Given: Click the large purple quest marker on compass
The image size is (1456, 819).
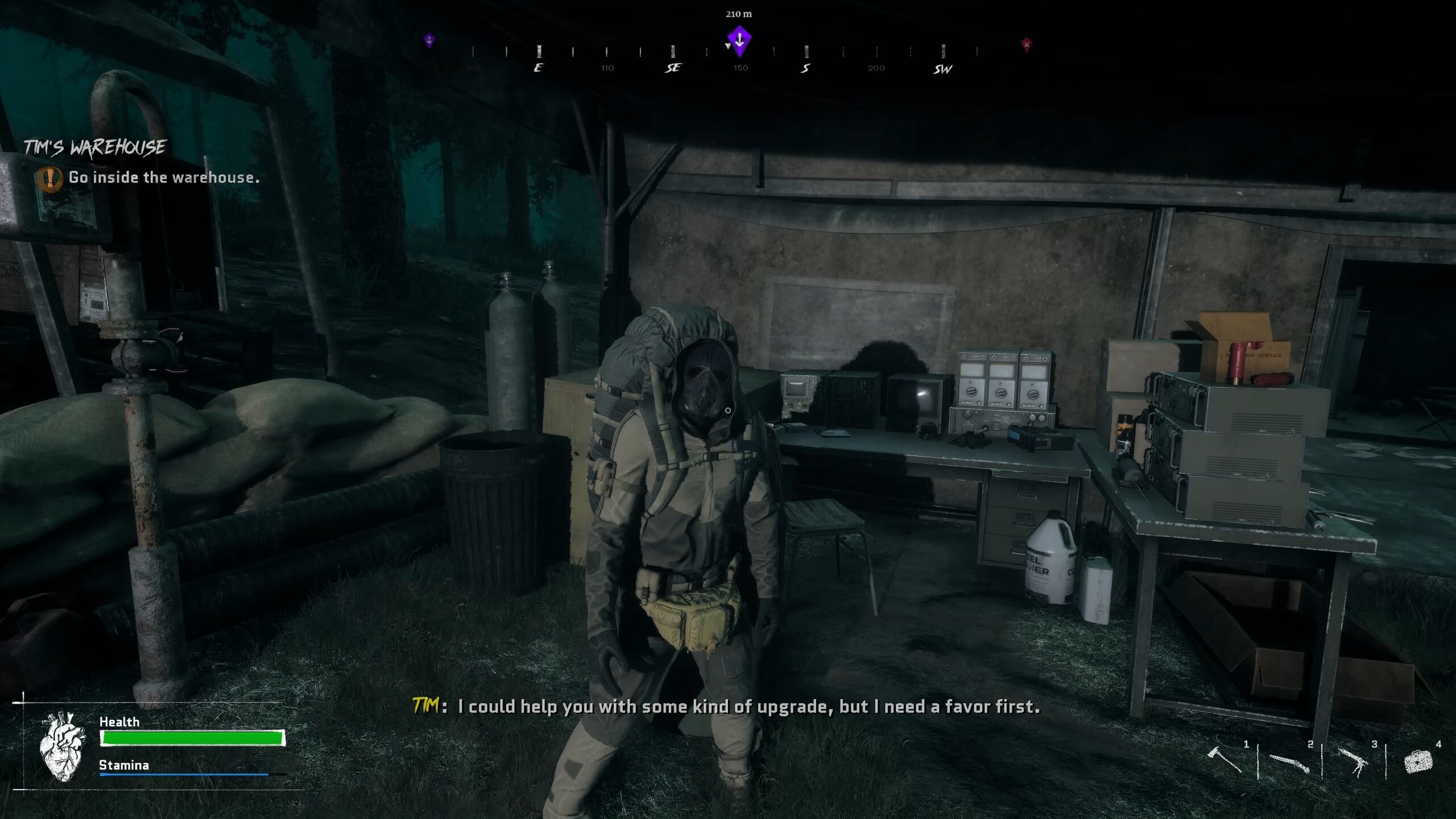Looking at the screenshot, I should click(x=739, y=40).
